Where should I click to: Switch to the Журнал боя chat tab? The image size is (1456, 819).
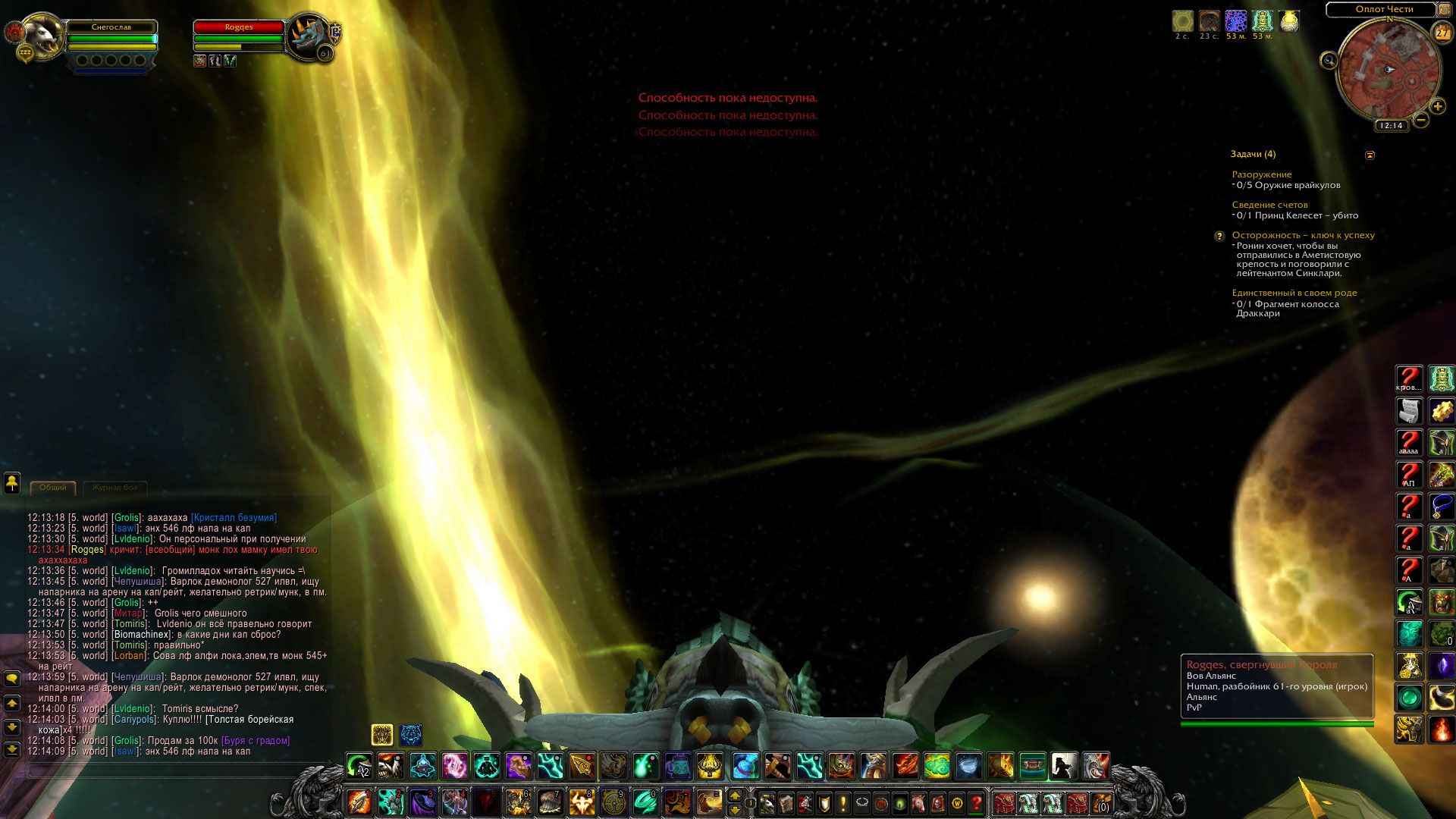115,488
